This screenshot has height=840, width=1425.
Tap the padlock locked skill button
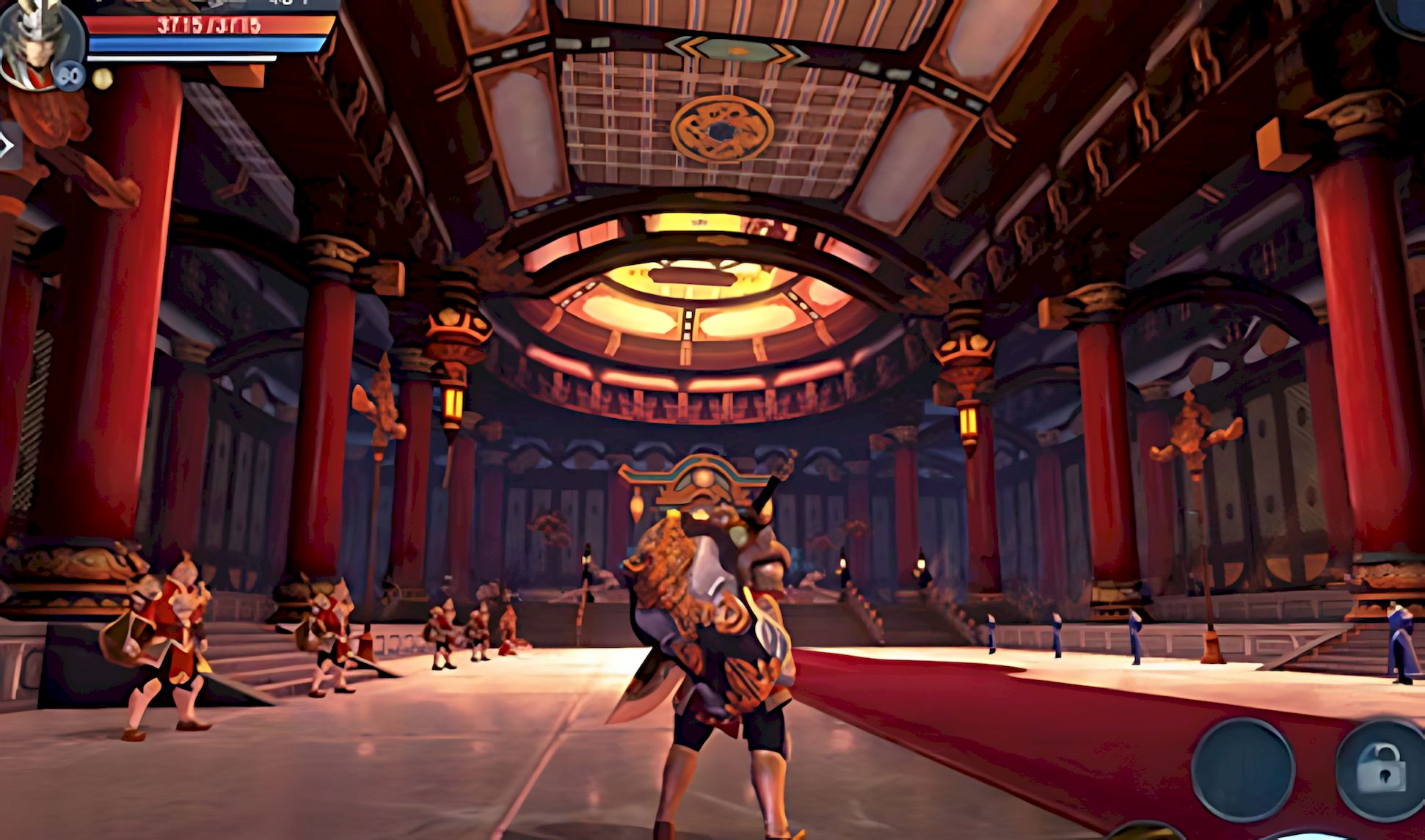[1380, 769]
